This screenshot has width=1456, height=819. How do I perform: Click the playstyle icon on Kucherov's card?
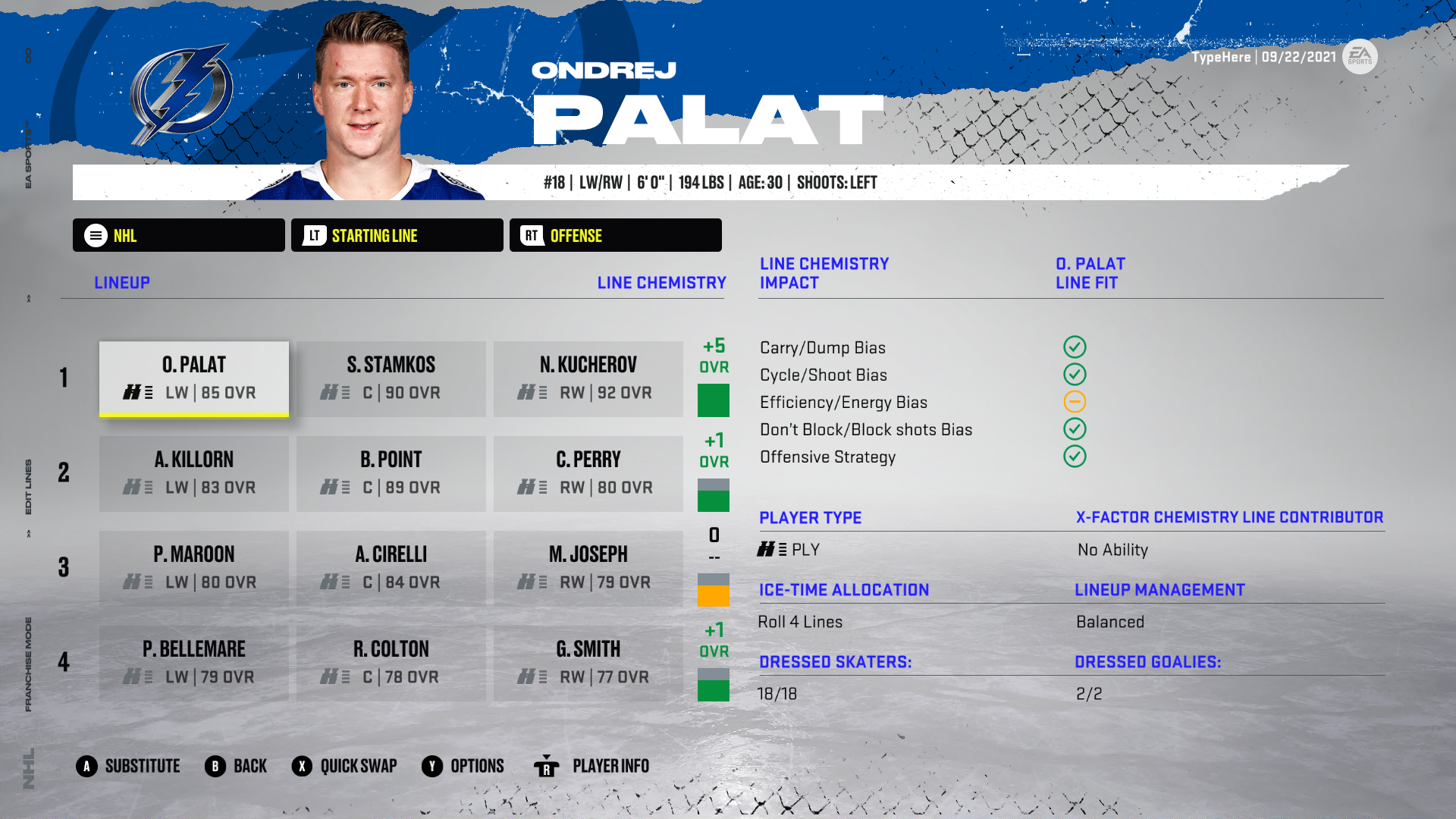(533, 393)
